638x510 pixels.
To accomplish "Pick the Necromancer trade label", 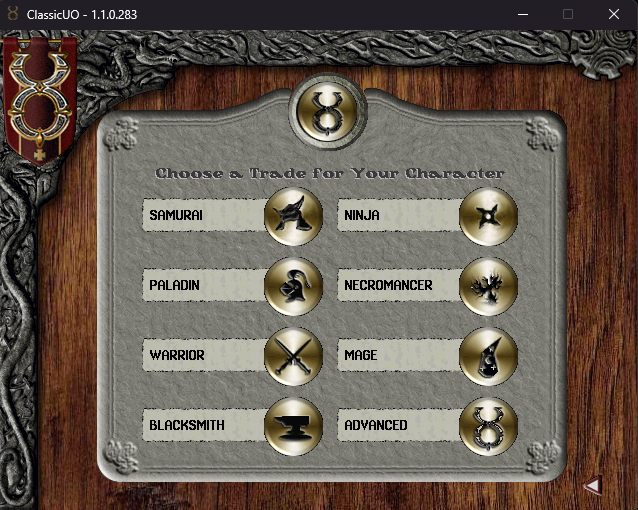I will (x=388, y=285).
